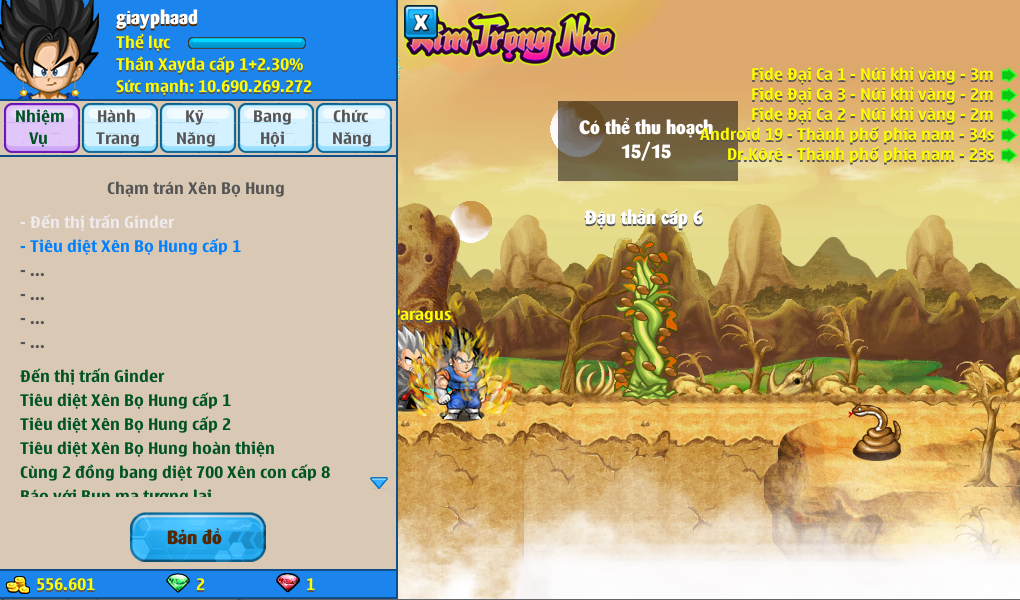Screen dimensions: 1020x600
Task: Click the gold coins currency icon
Action: (18, 584)
